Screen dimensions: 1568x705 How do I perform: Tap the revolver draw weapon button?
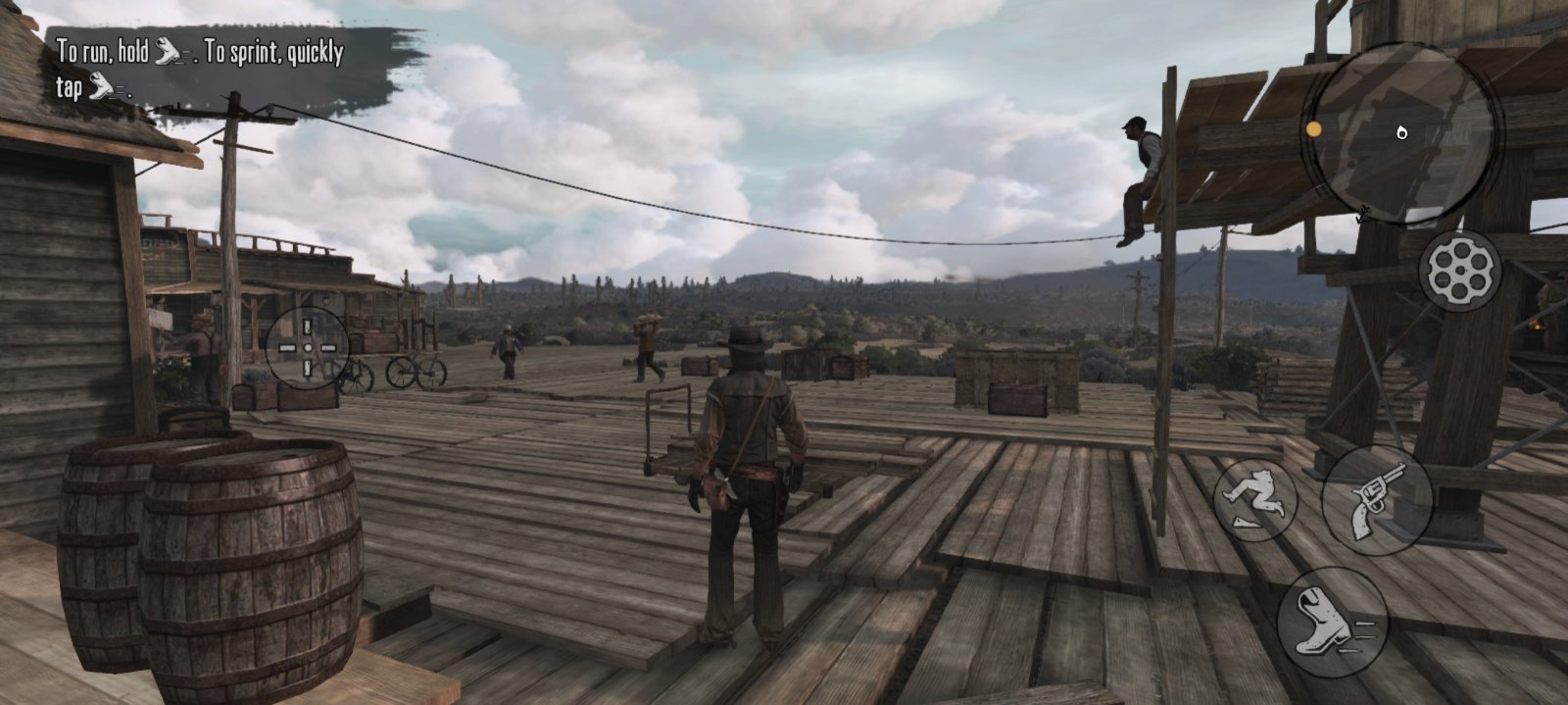[x=1377, y=500]
